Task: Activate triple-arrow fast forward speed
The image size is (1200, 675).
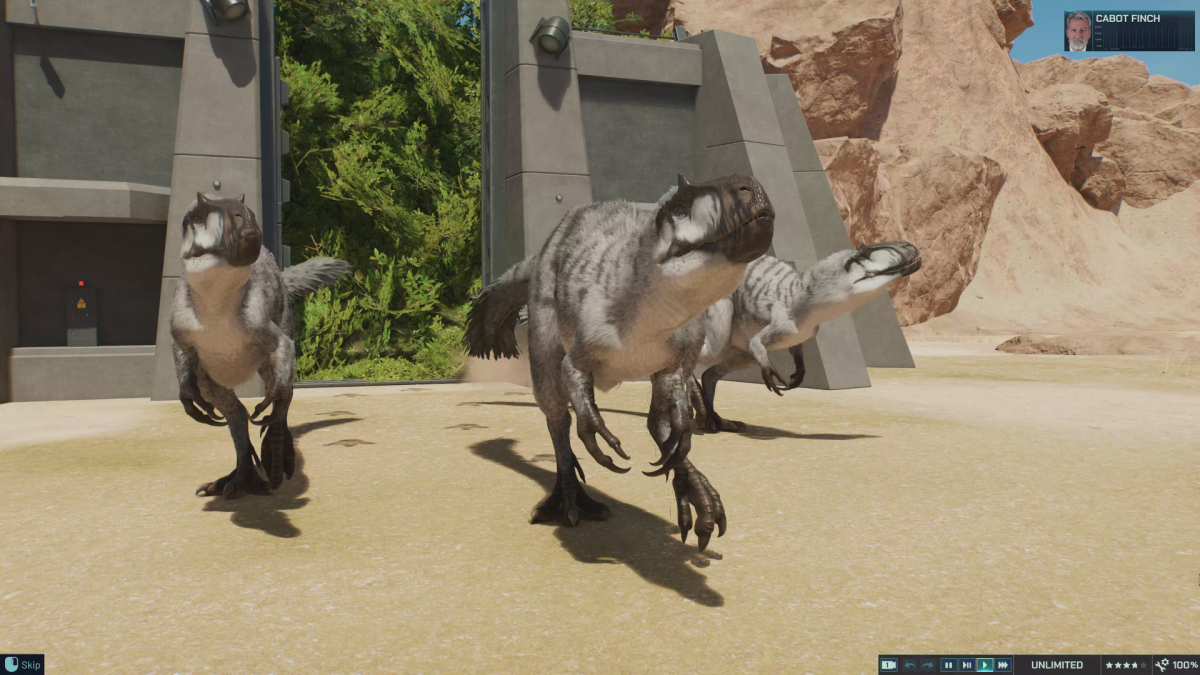Action: click(x=1003, y=665)
